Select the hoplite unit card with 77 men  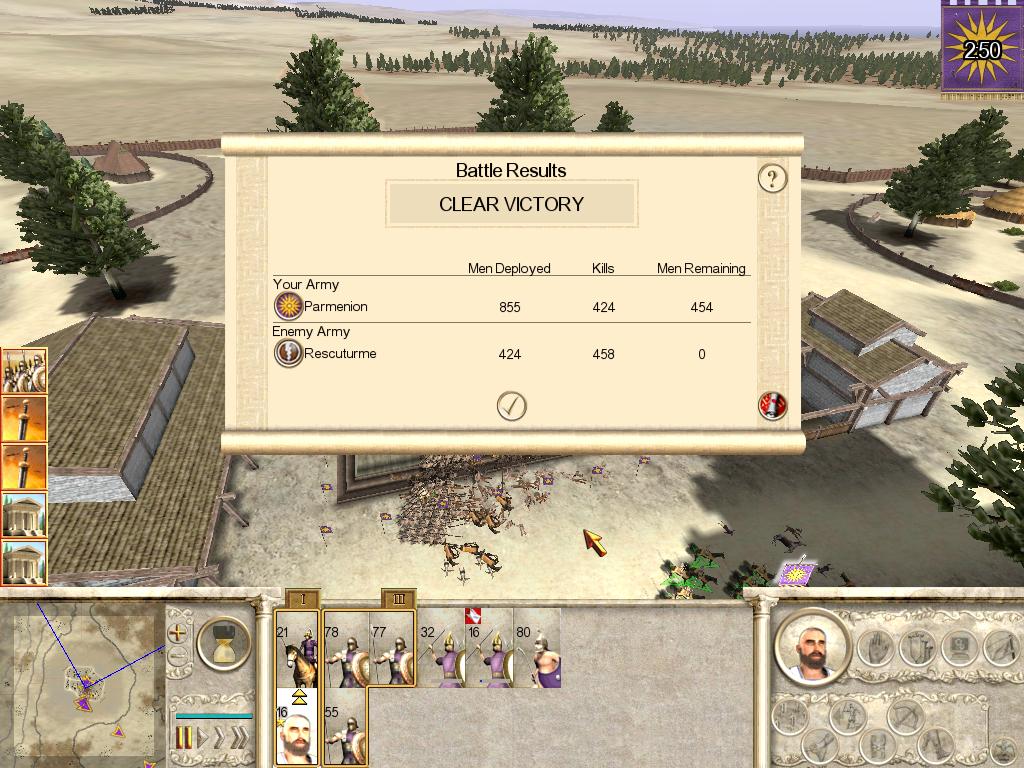pos(391,650)
